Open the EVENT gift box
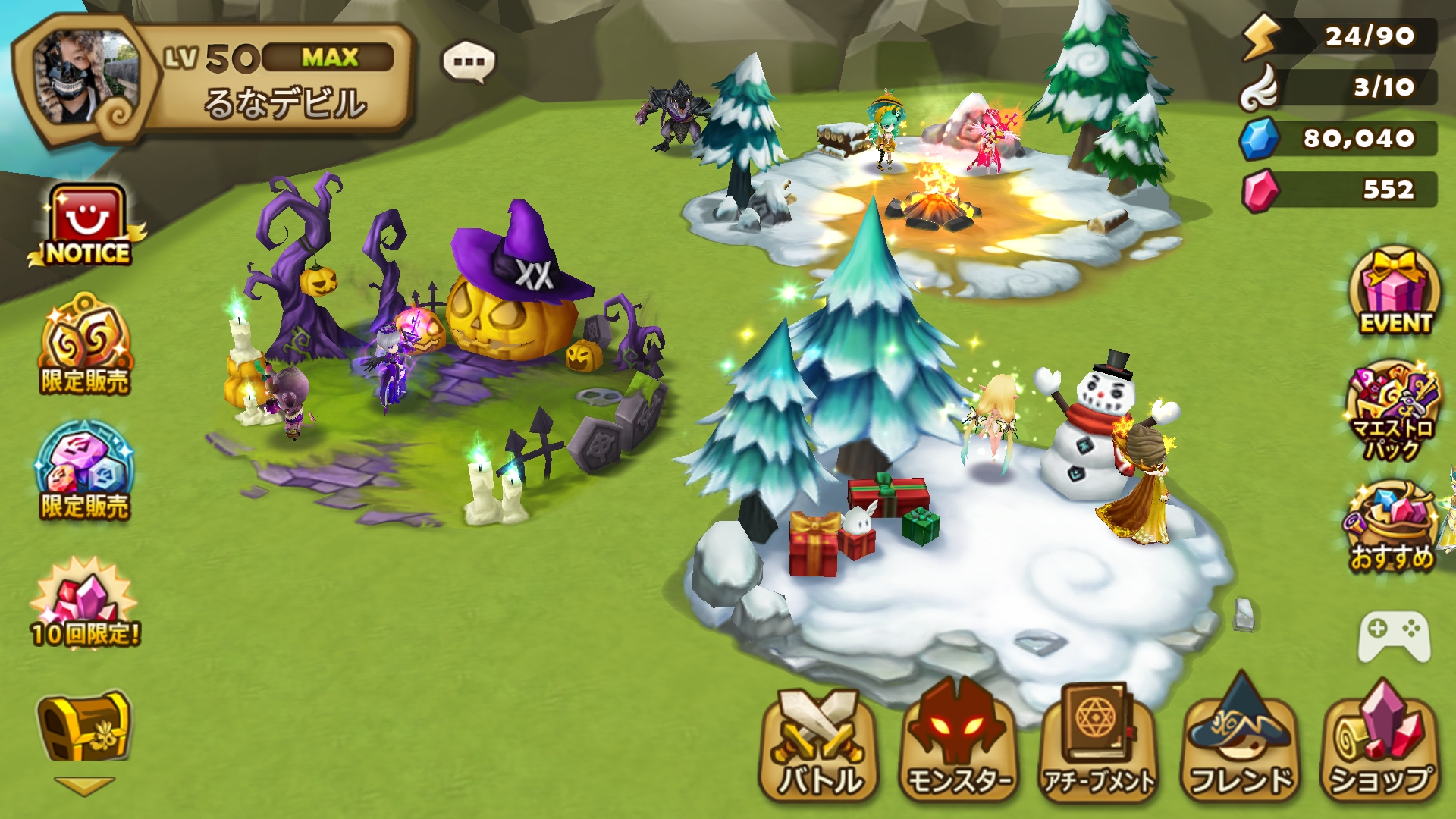Viewport: 1456px width, 819px height. pos(1394,292)
